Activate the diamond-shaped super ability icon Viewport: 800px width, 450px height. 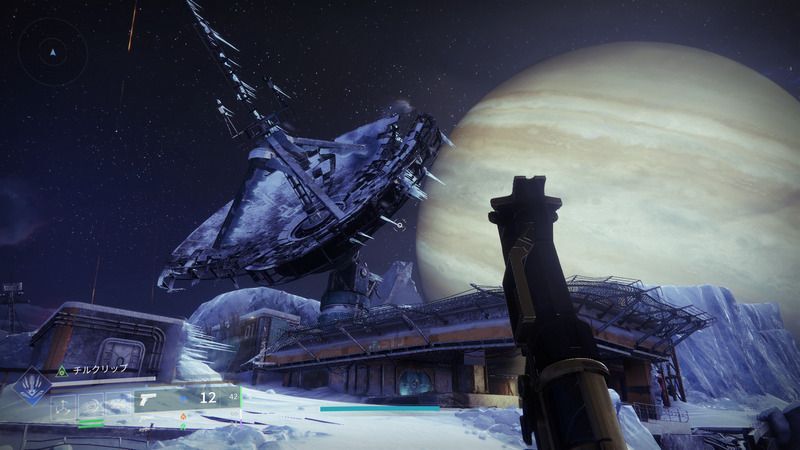click(x=32, y=386)
